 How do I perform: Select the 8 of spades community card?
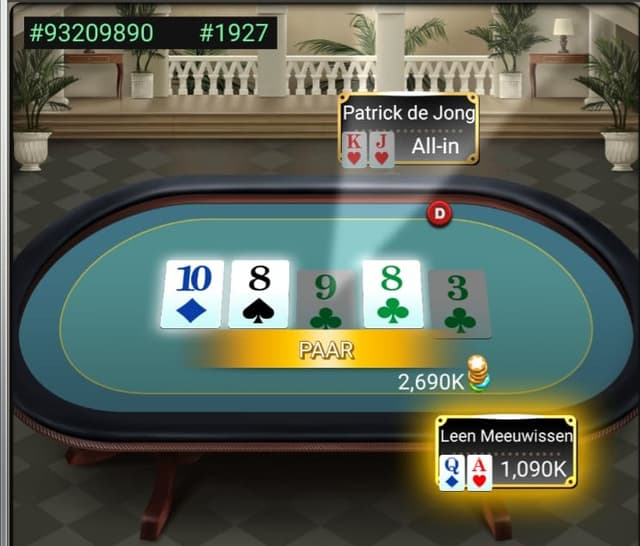point(259,294)
